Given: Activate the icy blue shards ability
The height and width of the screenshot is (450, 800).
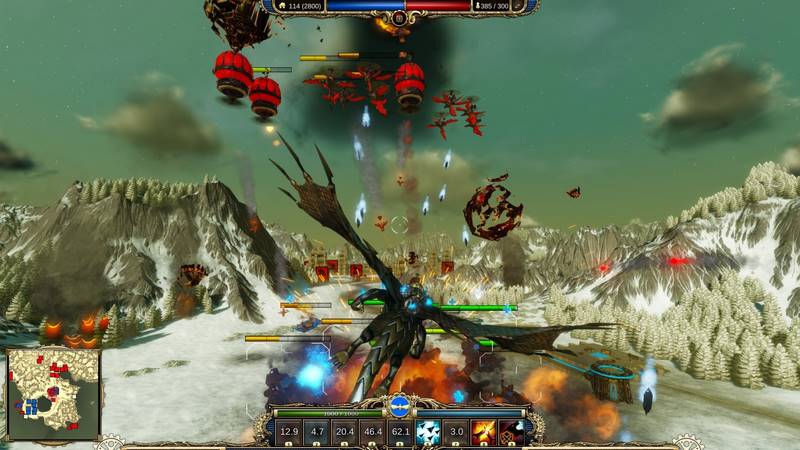Looking at the screenshot, I should (x=428, y=432).
